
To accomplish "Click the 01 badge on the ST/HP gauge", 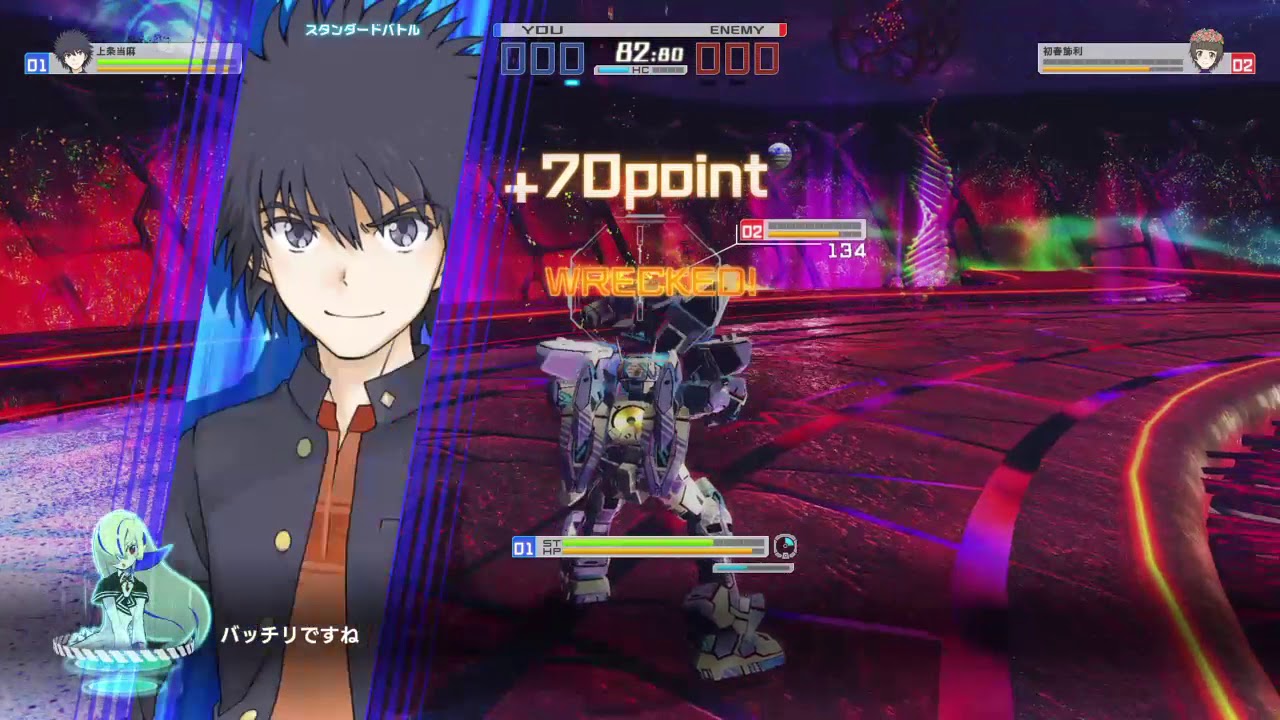I will (521, 548).
